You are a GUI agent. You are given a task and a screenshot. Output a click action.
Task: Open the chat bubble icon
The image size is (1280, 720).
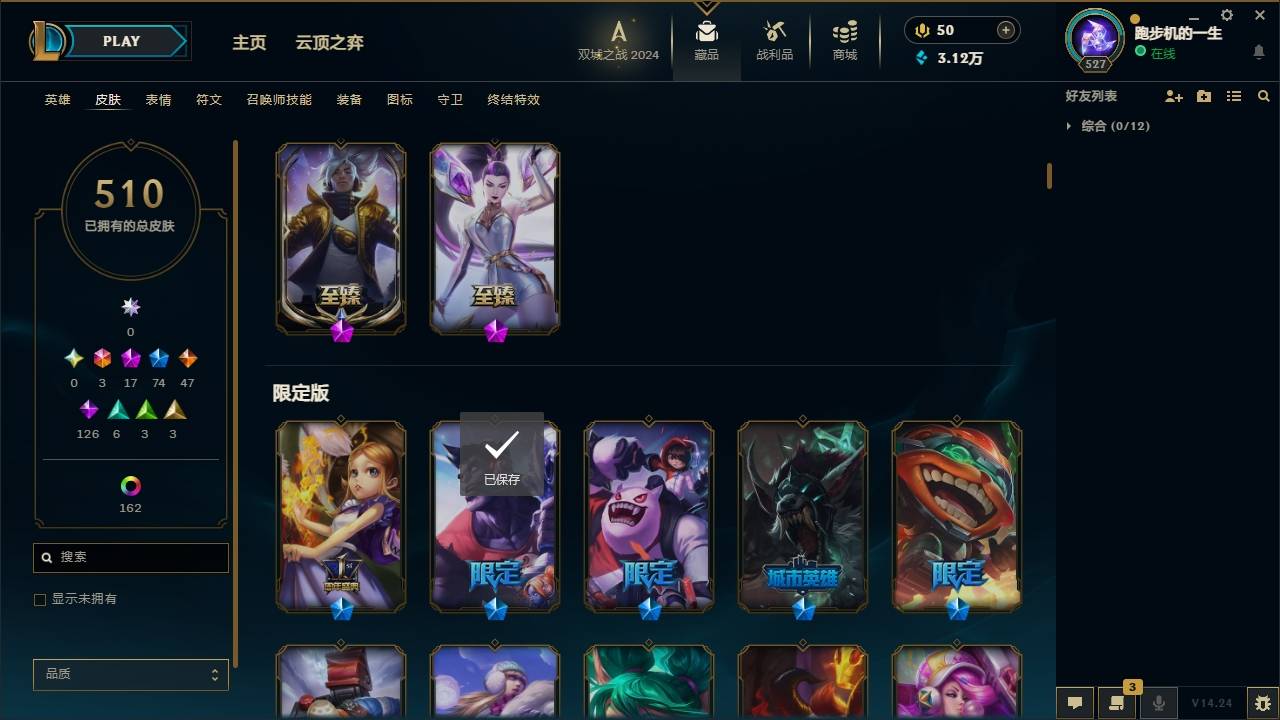1074,703
